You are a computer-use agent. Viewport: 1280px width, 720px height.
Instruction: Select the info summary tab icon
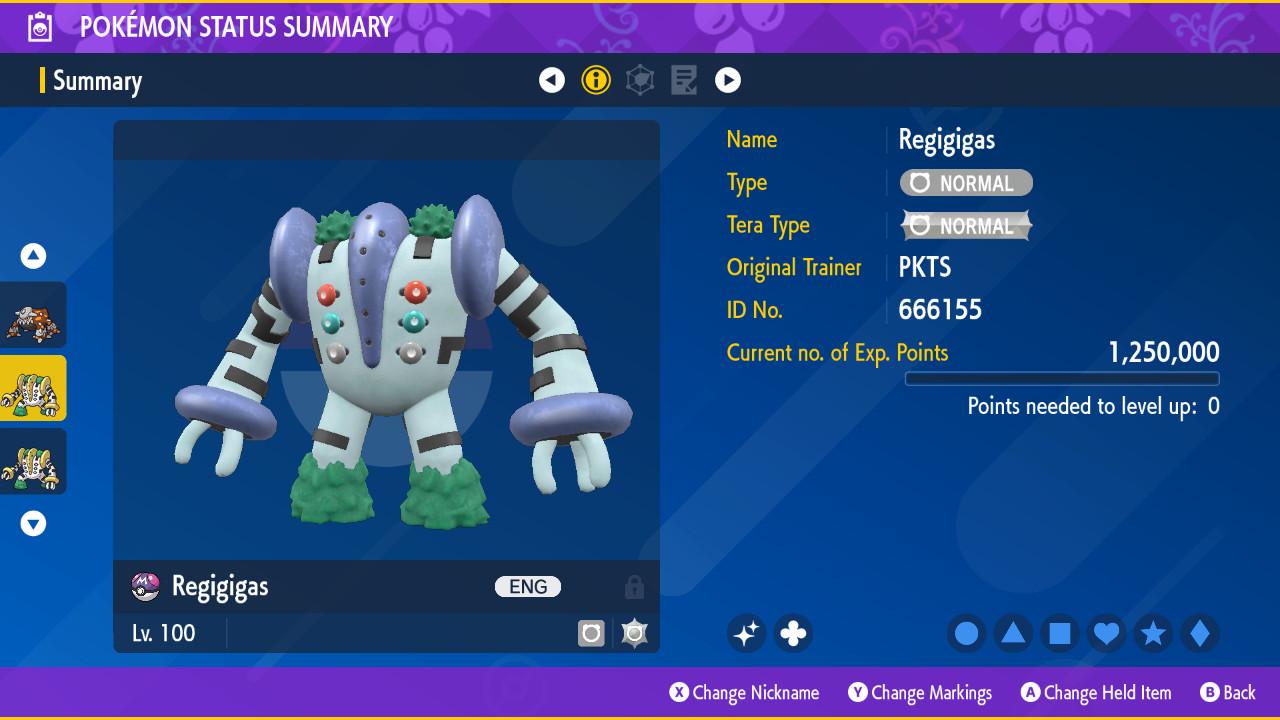596,80
